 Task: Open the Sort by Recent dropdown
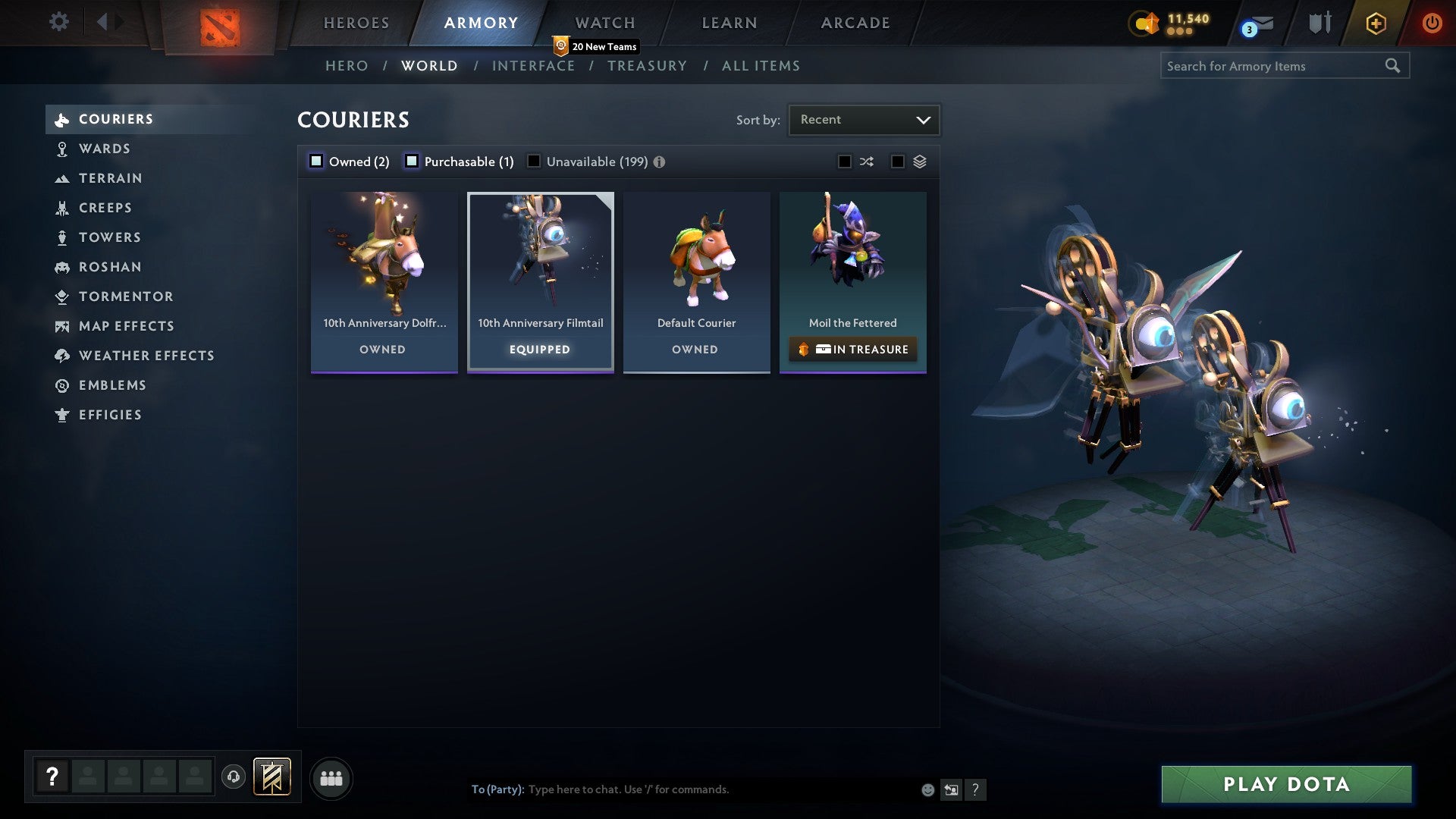(863, 119)
